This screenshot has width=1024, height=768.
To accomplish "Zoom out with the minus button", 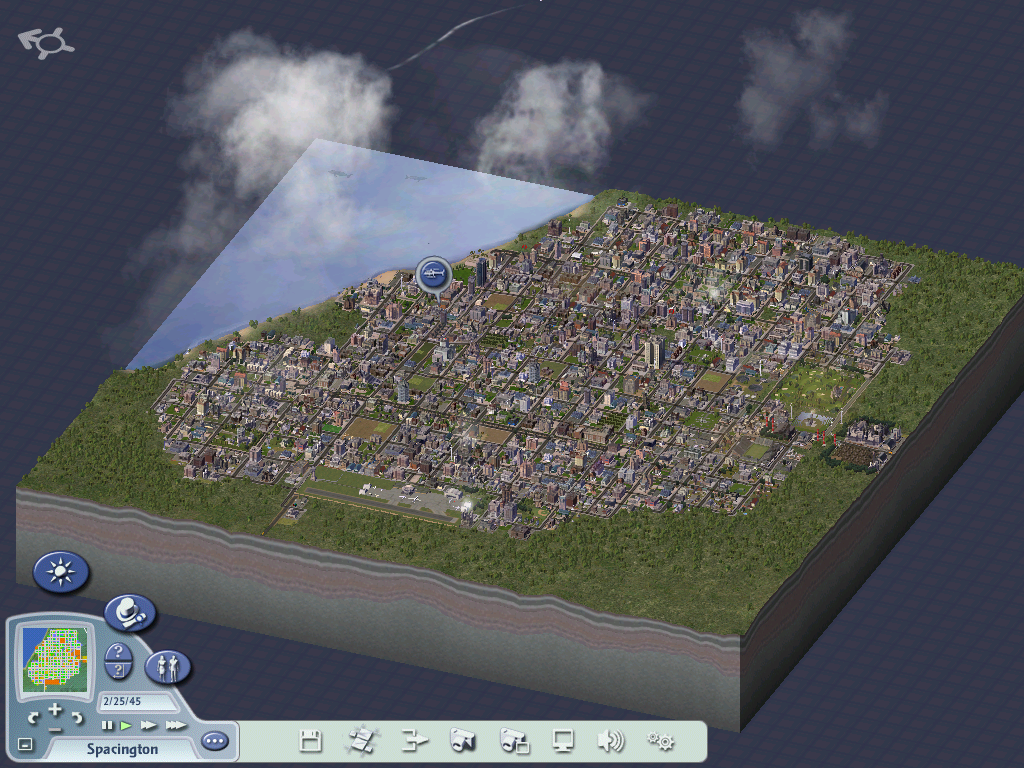I will [x=55, y=729].
